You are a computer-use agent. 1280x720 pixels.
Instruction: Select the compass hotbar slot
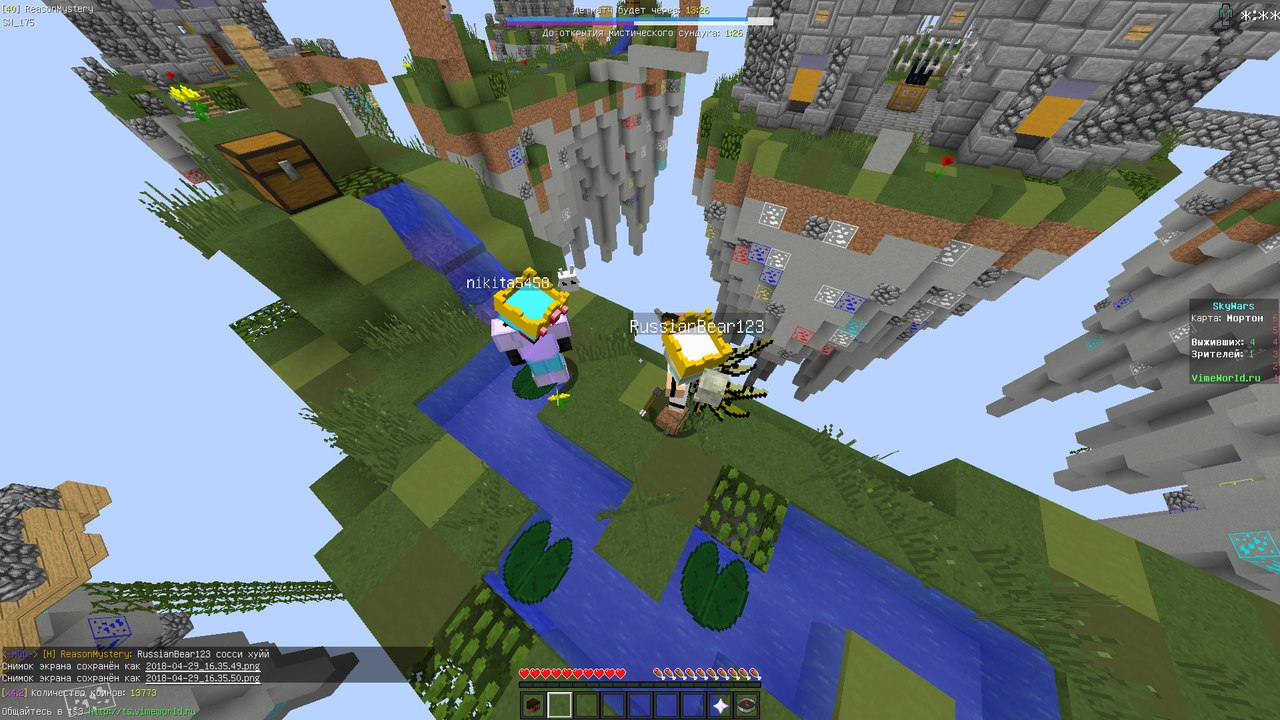[746, 705]
